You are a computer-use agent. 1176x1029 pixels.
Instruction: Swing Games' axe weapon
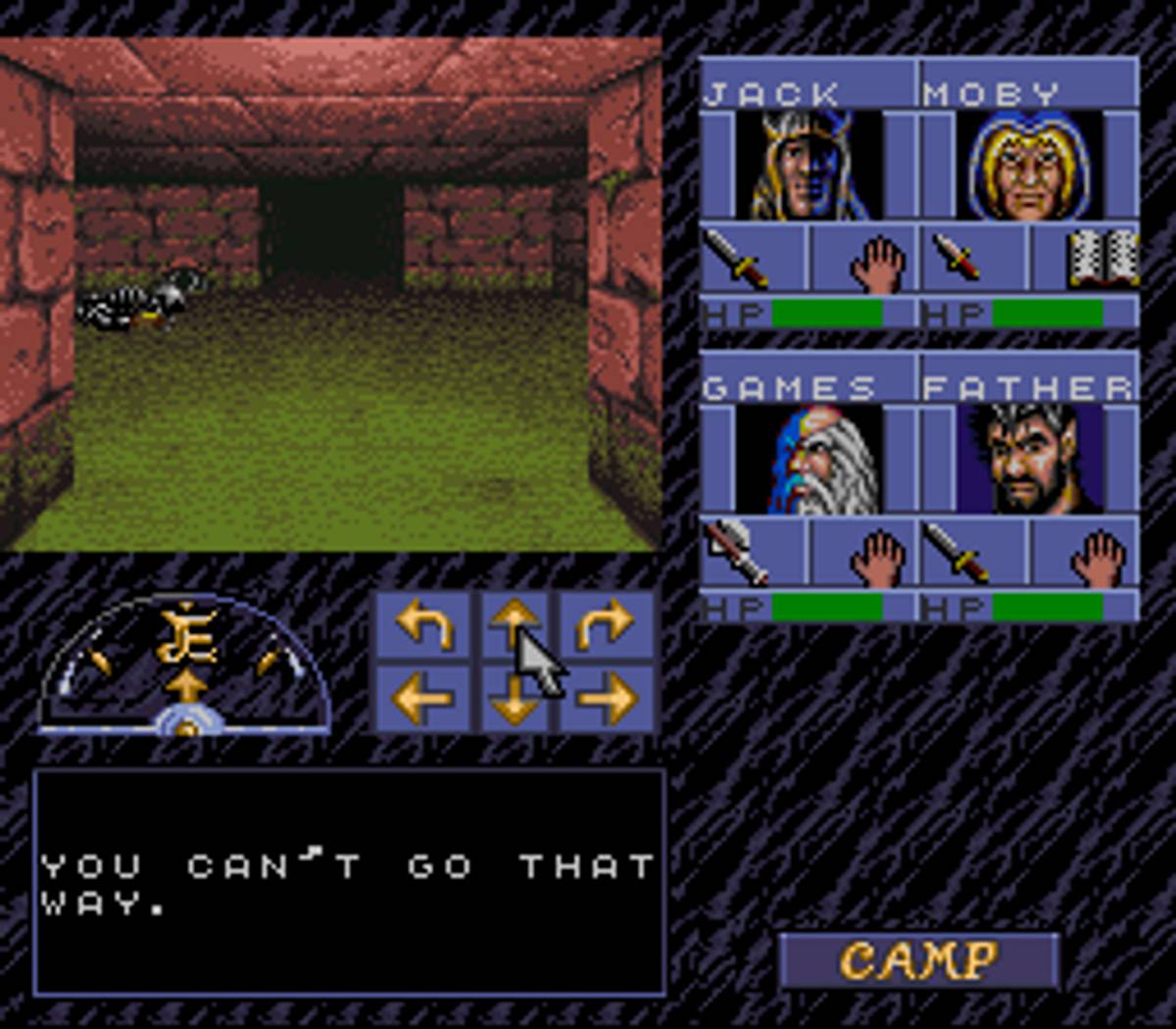[x=753, y=553]
